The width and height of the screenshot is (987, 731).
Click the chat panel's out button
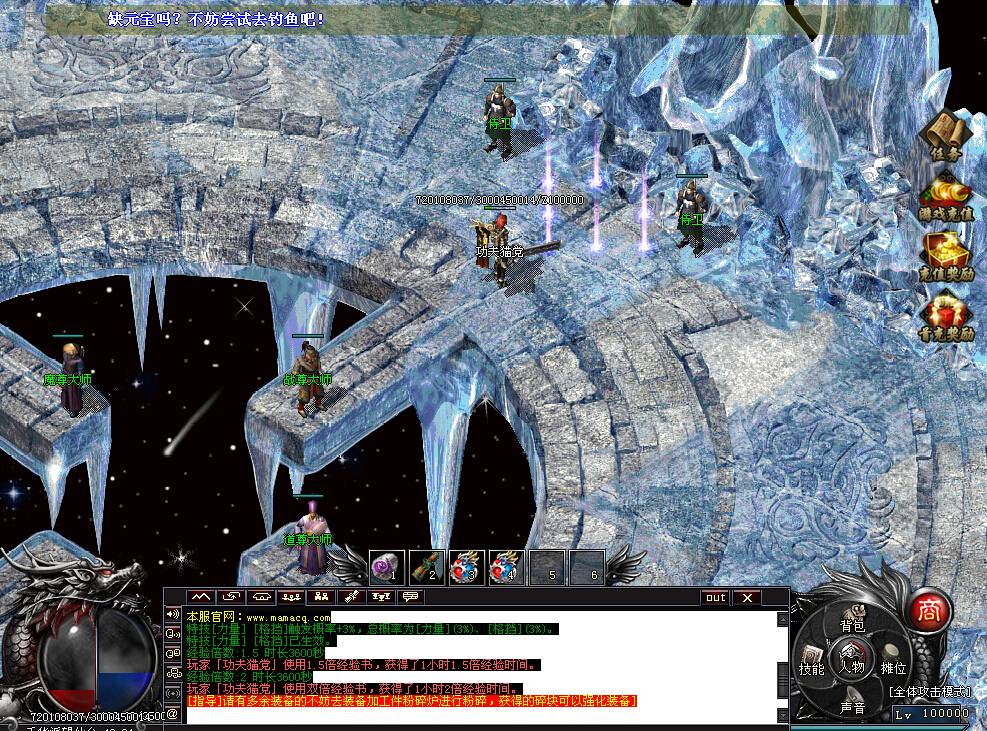coord(714,598)
